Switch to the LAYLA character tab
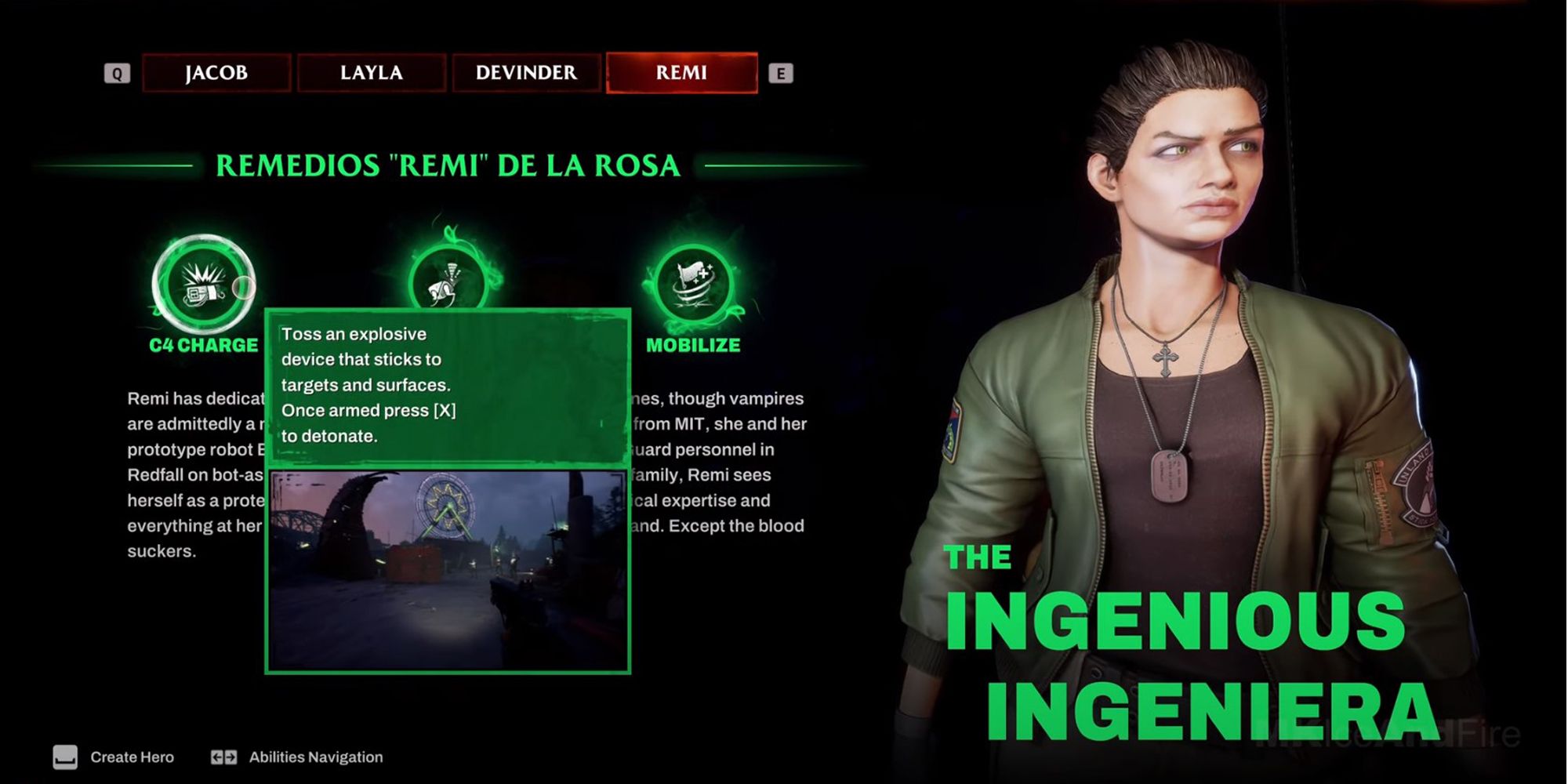Screen dimensions: 1568x784 [x=371, y=72]
